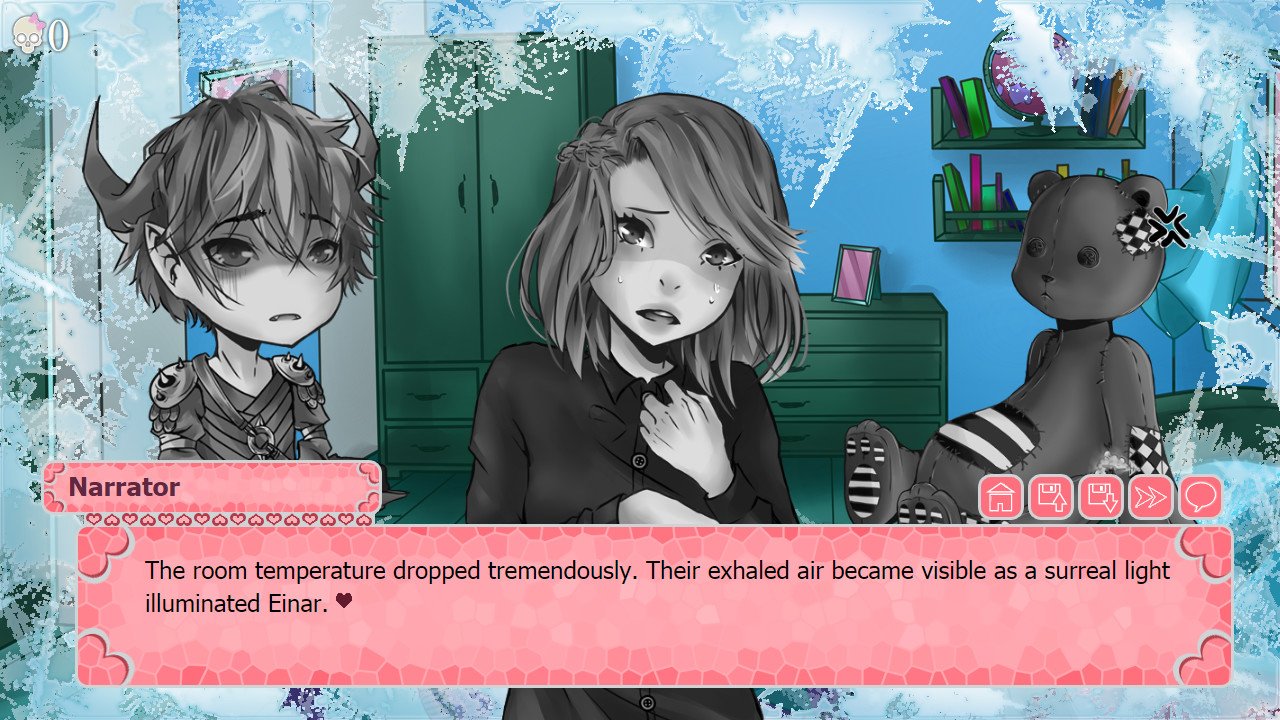
Task: Toggle auto-read via the speech bubble button
Action: (1200, 495)
